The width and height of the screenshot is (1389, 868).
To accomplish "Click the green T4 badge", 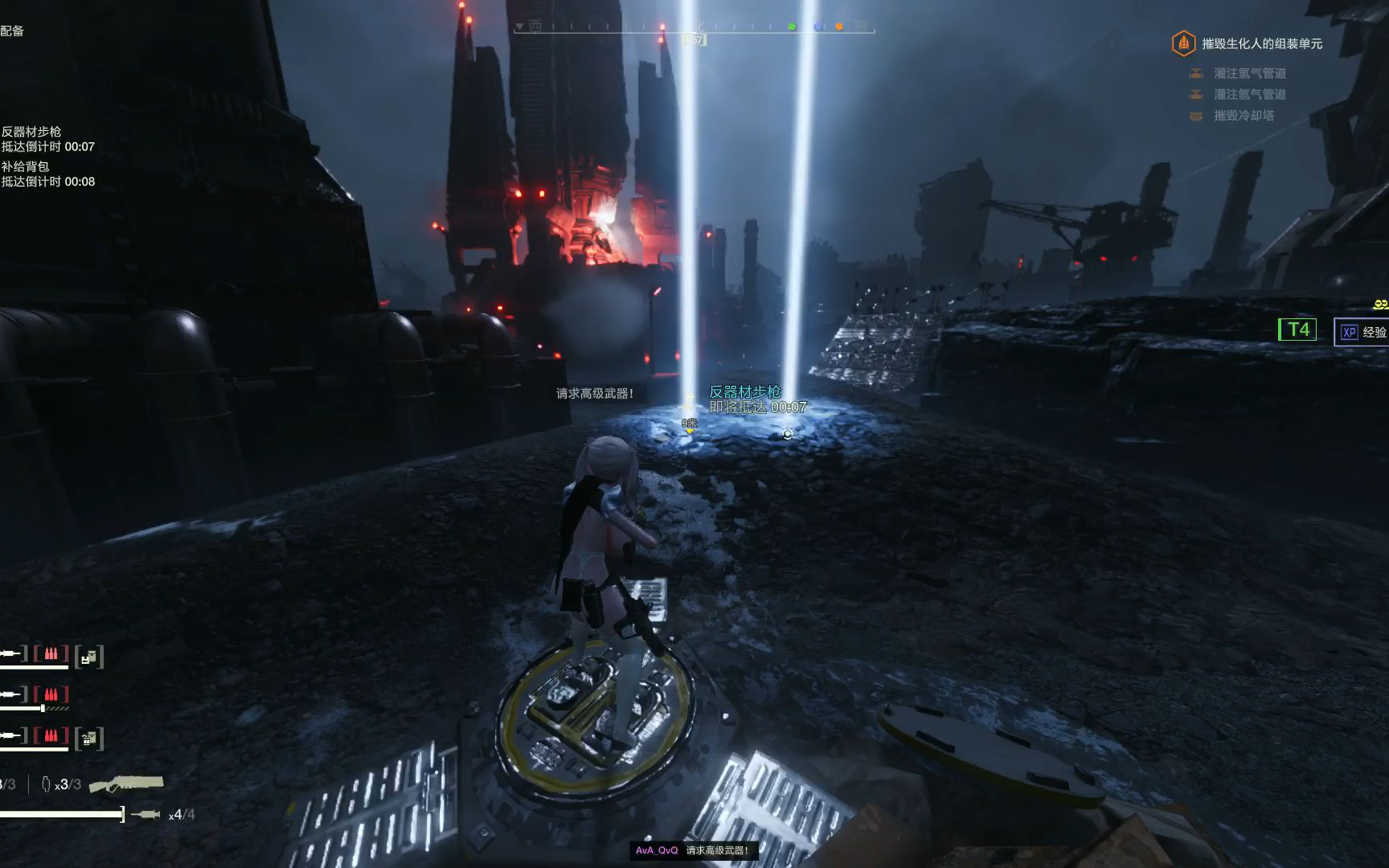I will point(1297,330).
